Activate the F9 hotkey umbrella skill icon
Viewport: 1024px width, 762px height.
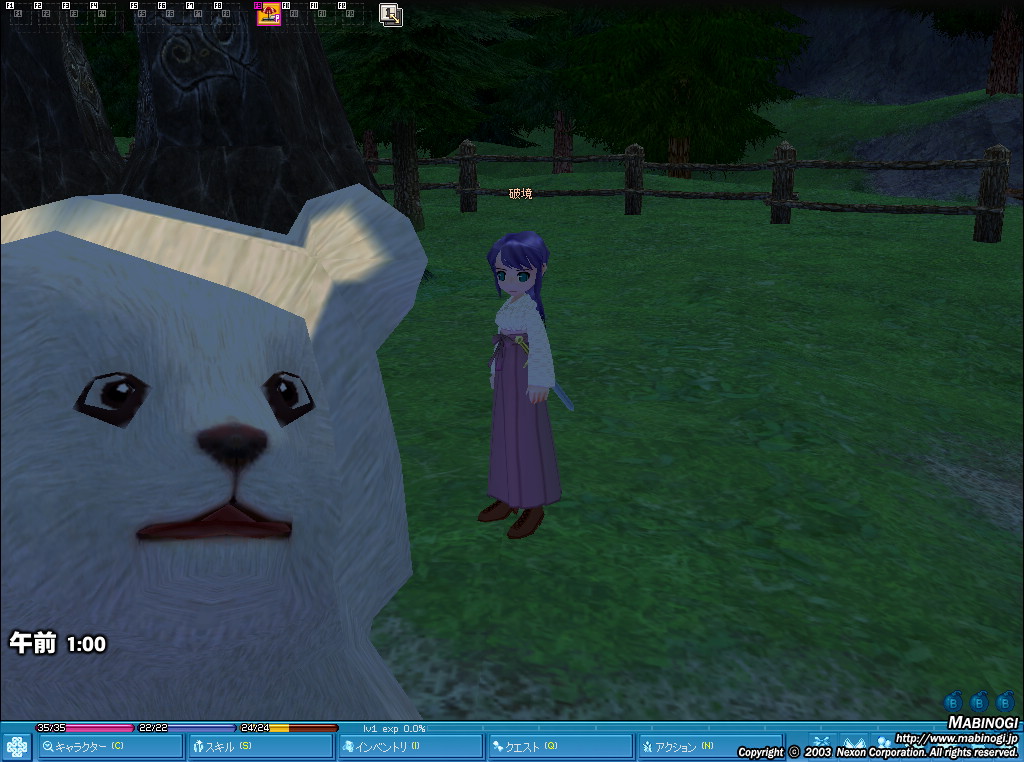pyautogui.click(x=269, y=14)
